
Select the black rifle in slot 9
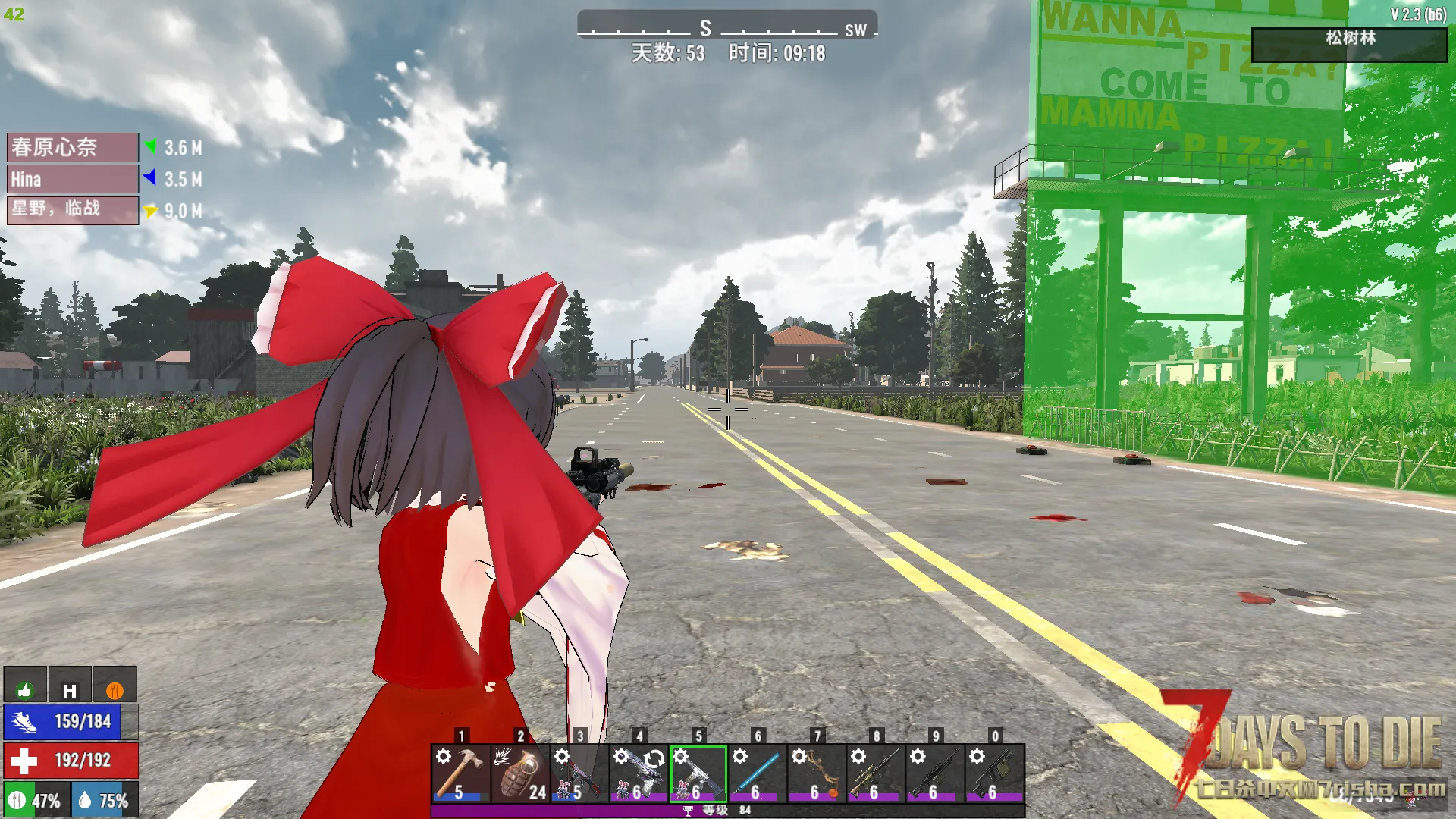(x=935, y=773)
